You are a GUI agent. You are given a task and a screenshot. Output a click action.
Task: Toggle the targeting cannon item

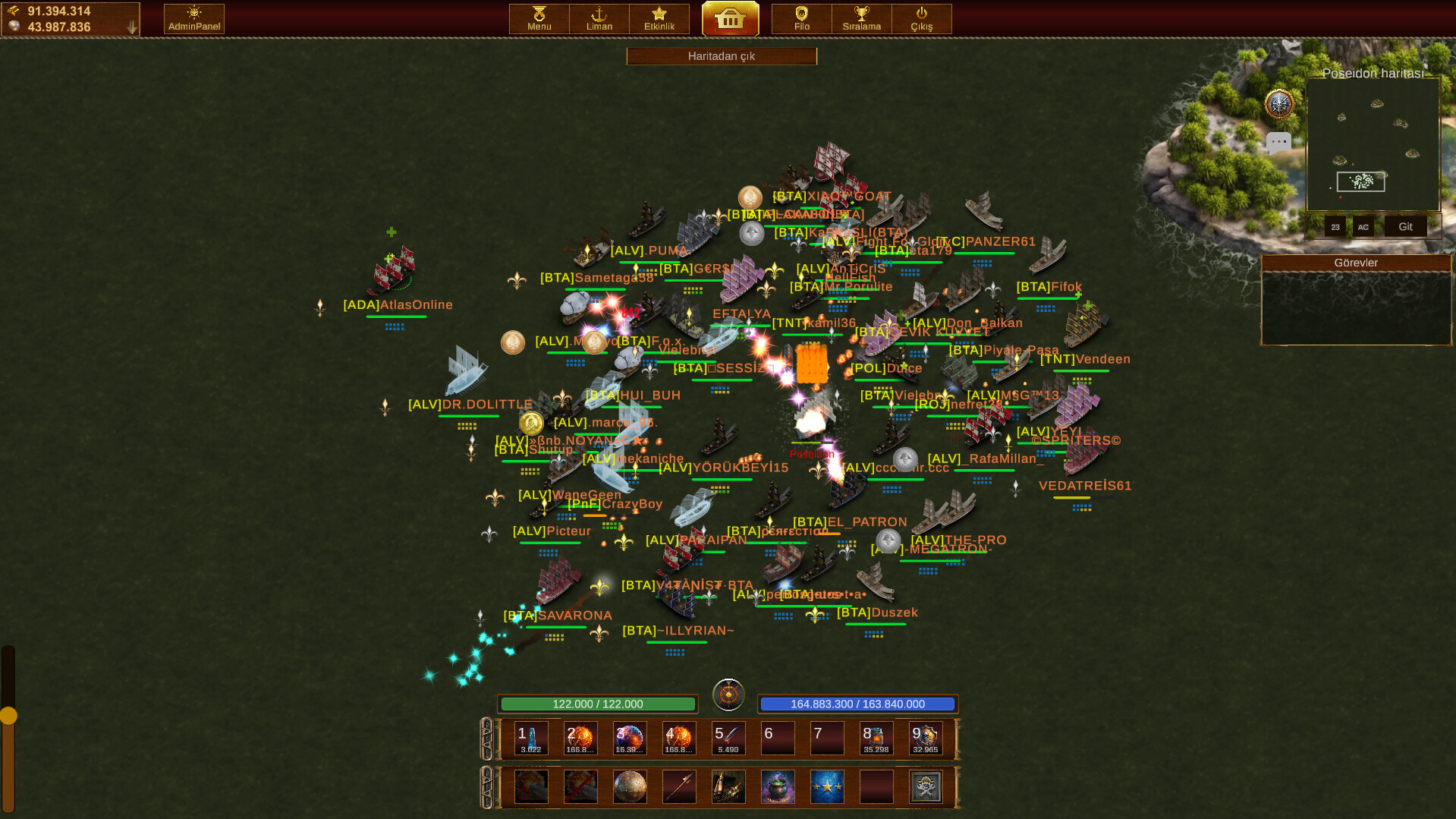[x=530, y=787]
